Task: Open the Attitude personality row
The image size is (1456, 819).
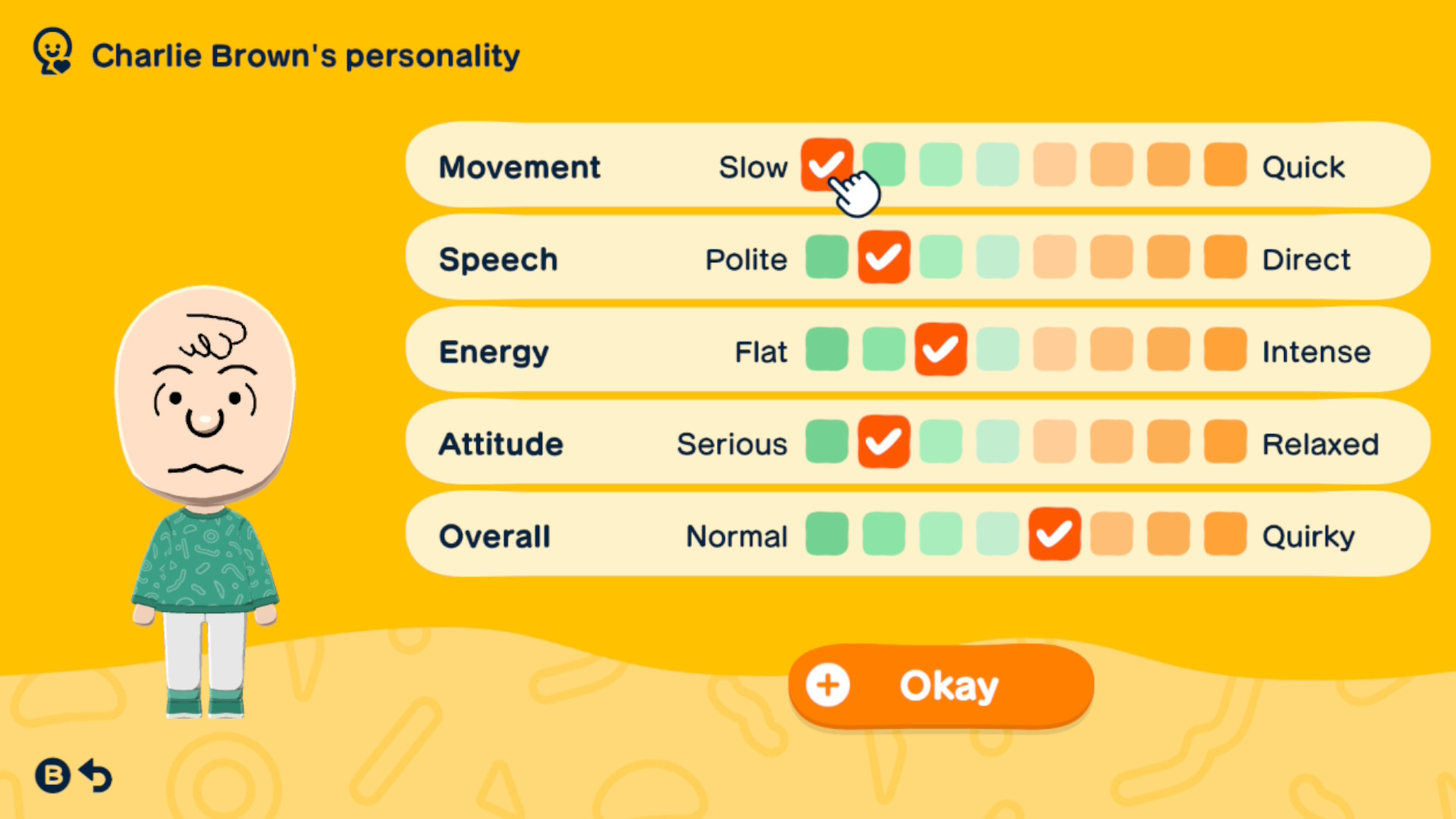Action: (x=500, y=444)
